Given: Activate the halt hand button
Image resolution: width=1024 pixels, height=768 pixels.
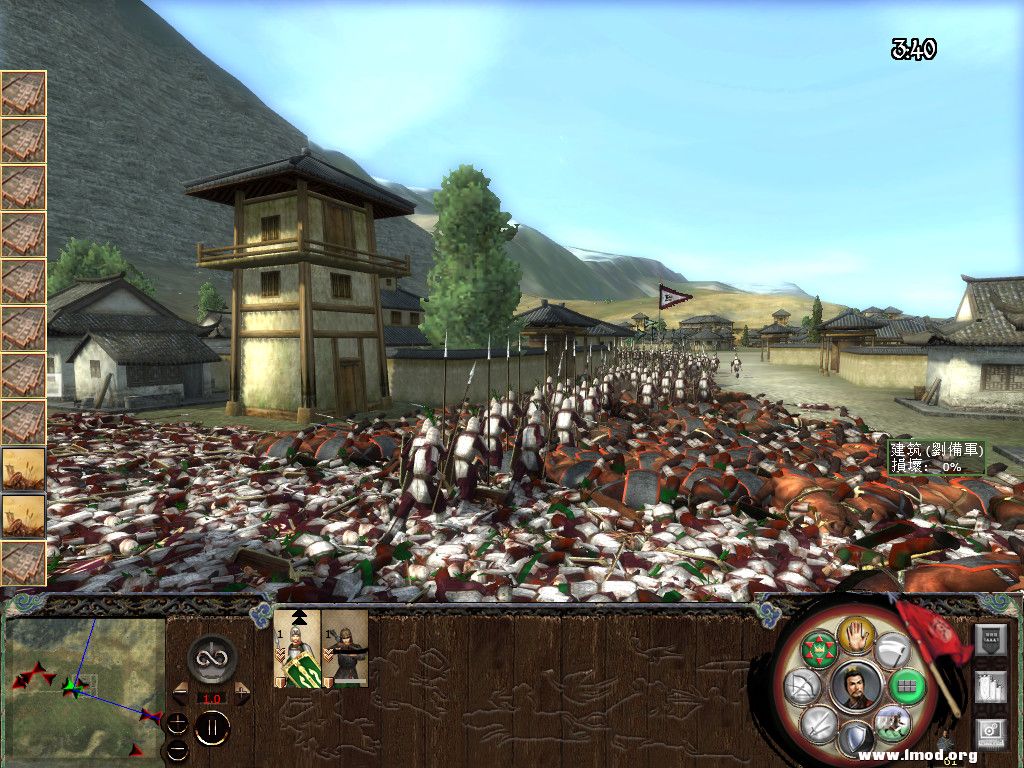Looking at the screenshot, I should click(857, 636).
